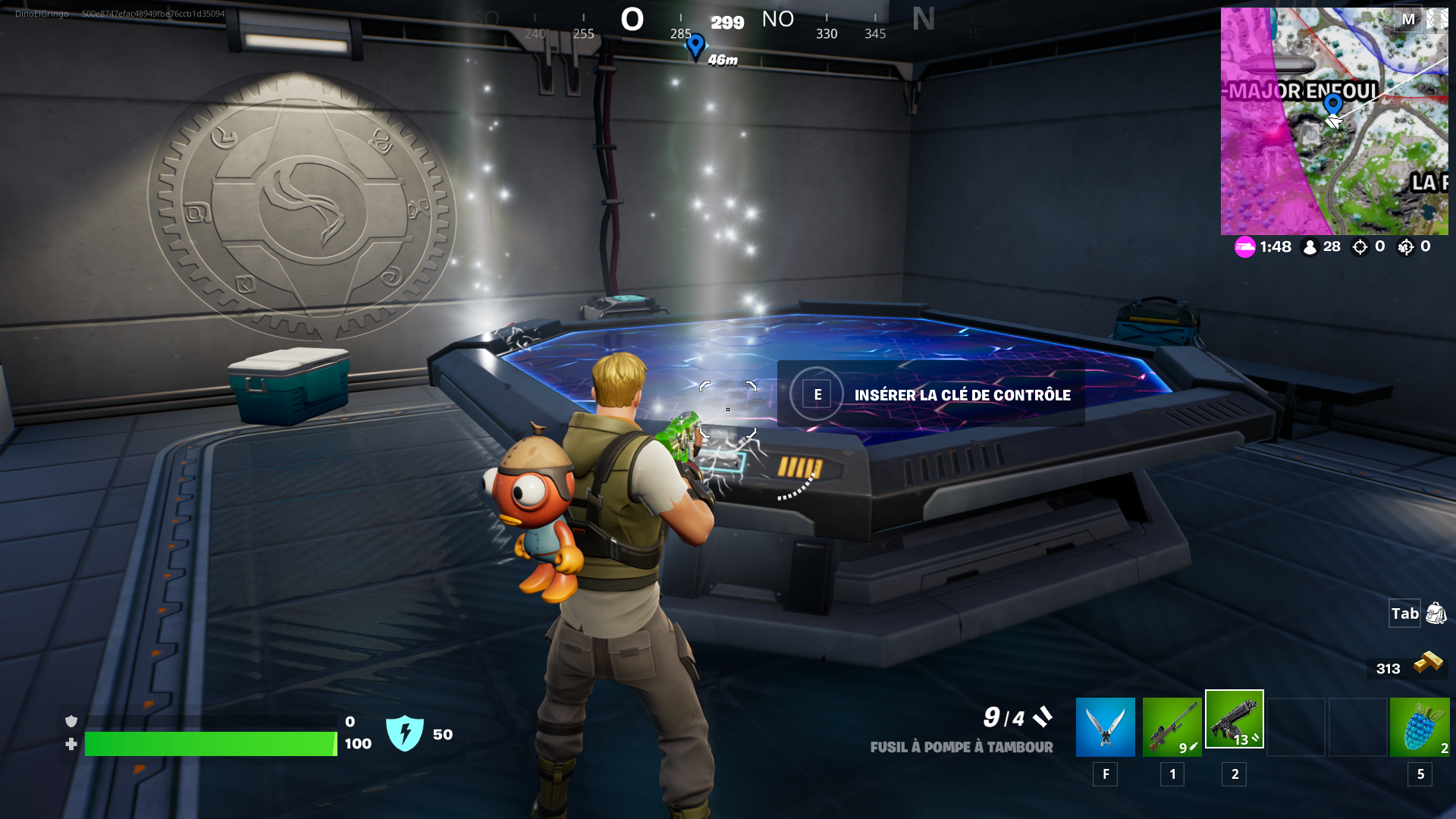The height and width of the screenshot is (819, 1456).
Task: Select the Klombo berries in slot 5
Action: [1420, 726]
